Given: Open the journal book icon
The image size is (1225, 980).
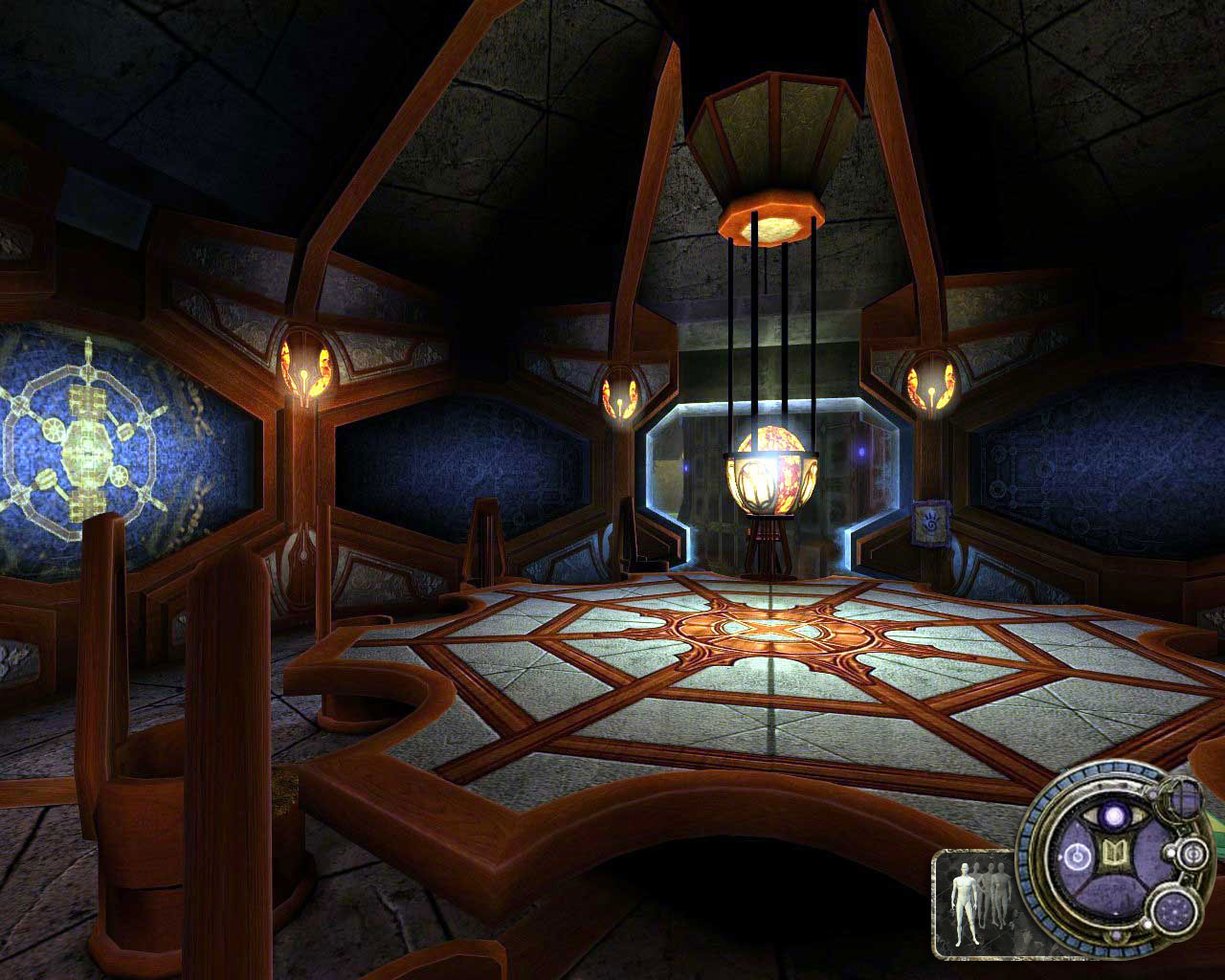Looking at the screenshot, I should coord(1114,851).
